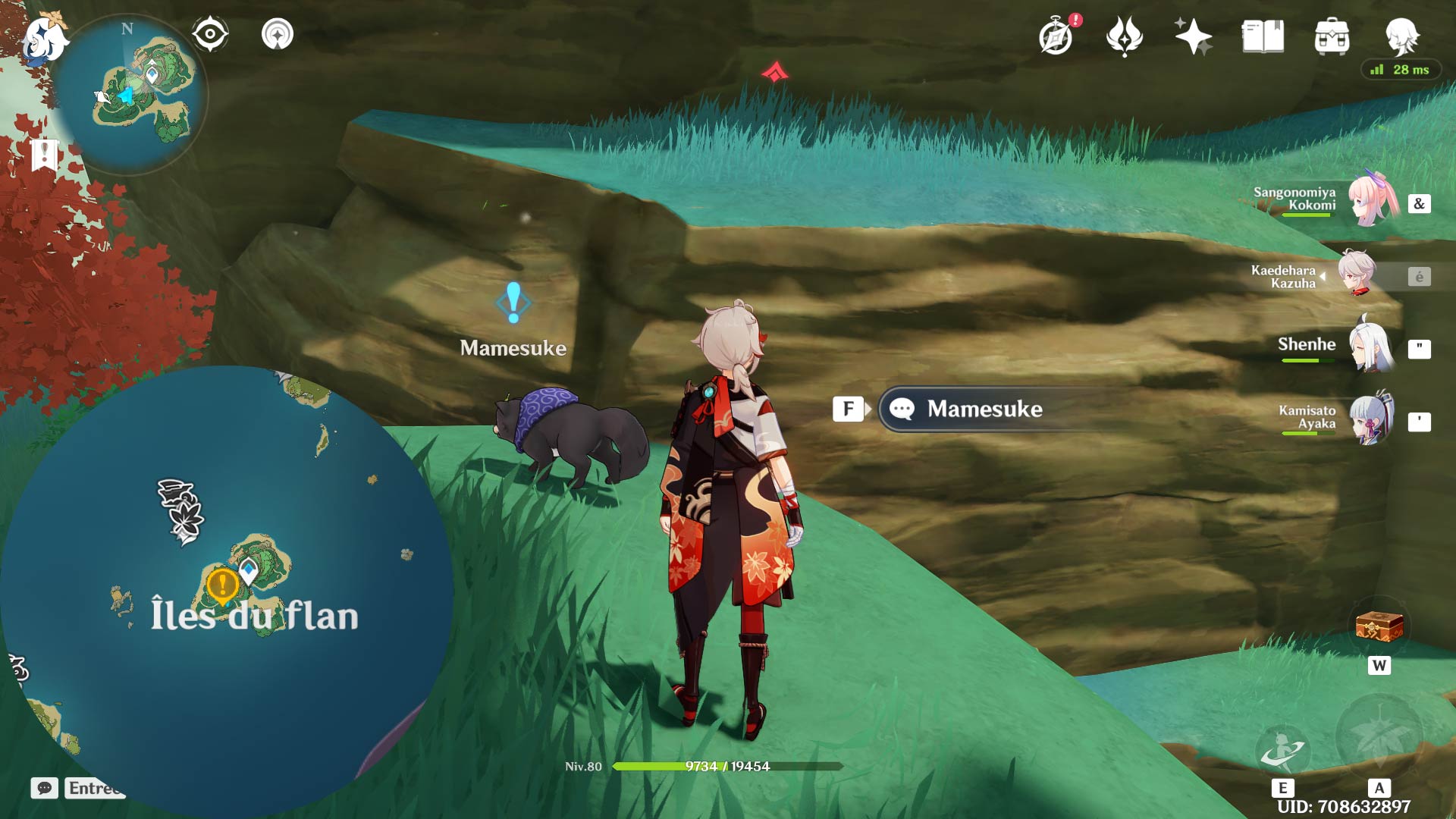
Task: Activate Kazuha's elemental skill
Action: 1282,748
